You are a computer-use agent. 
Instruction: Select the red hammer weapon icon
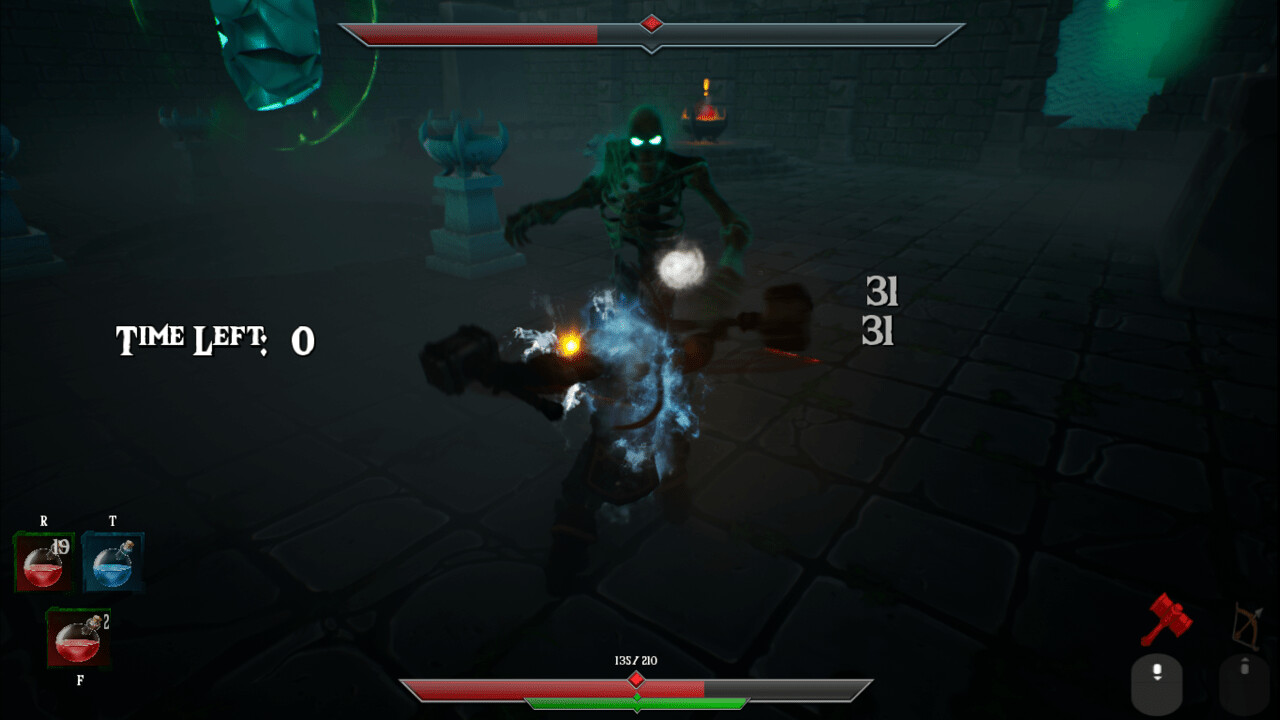click(x=1167, y=618)
